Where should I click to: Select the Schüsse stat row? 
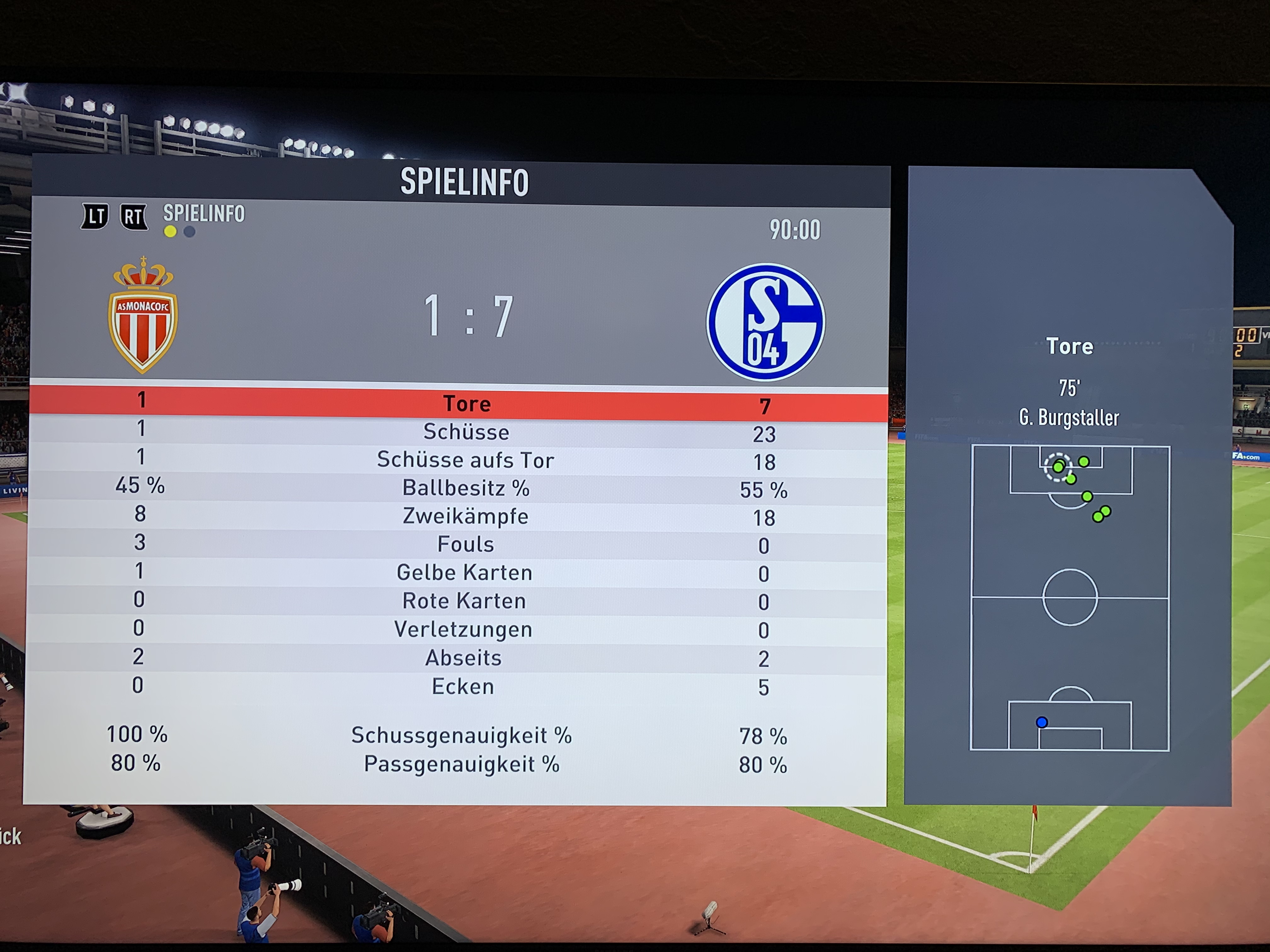coord(466,432)
